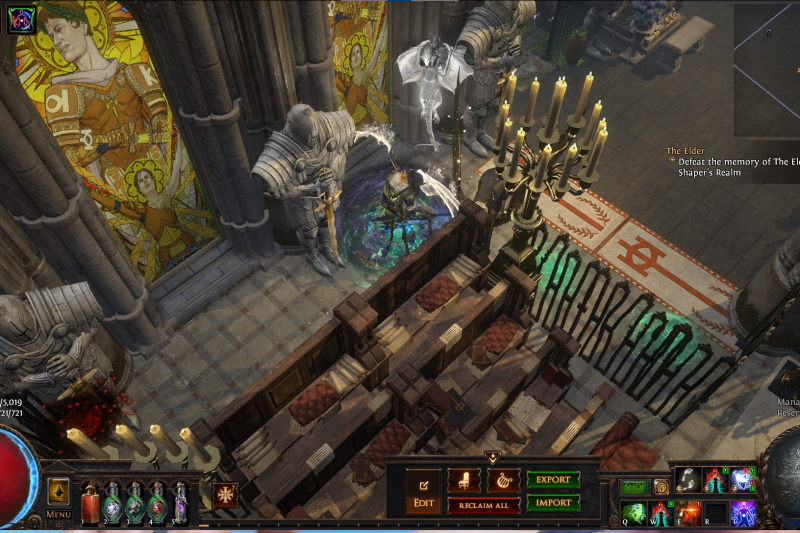The width and height of the screenshot is (800, 533).
Task: Import a hideout layout
Action: tap(553, 502)
